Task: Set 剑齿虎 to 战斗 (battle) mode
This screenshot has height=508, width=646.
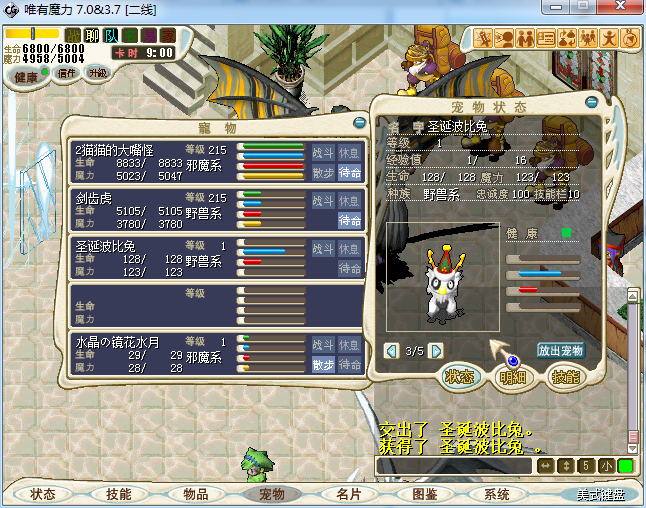Action: pyautogui.click(x=323, y=200)
